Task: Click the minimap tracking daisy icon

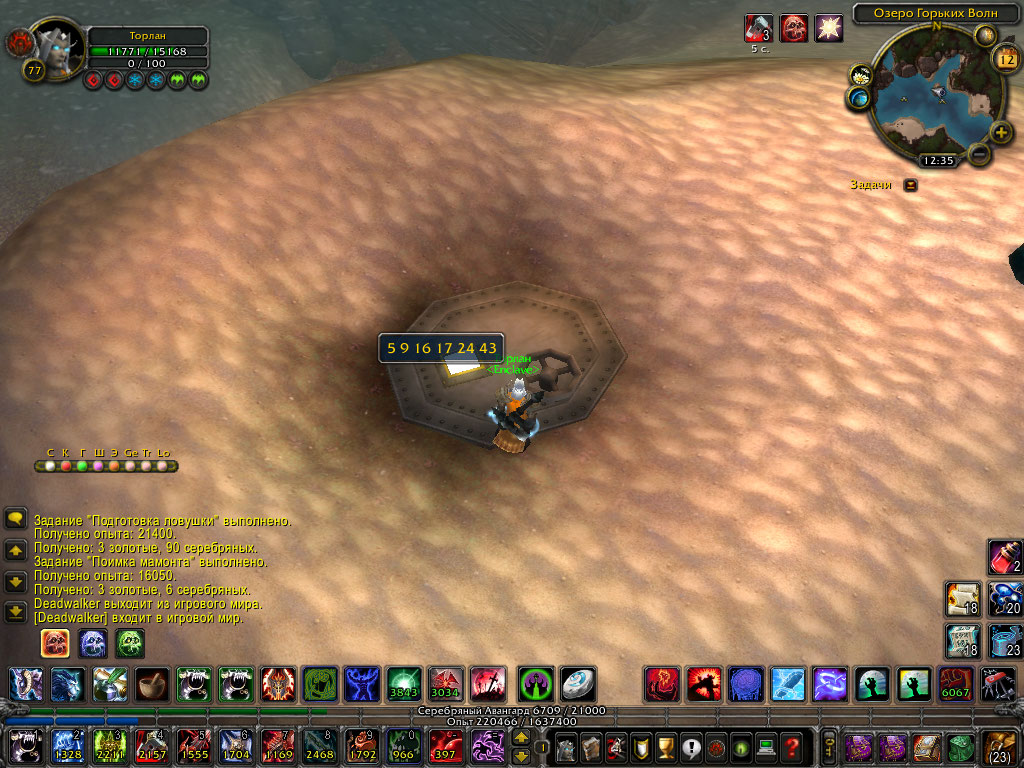Action: click(x=861, y=76)
